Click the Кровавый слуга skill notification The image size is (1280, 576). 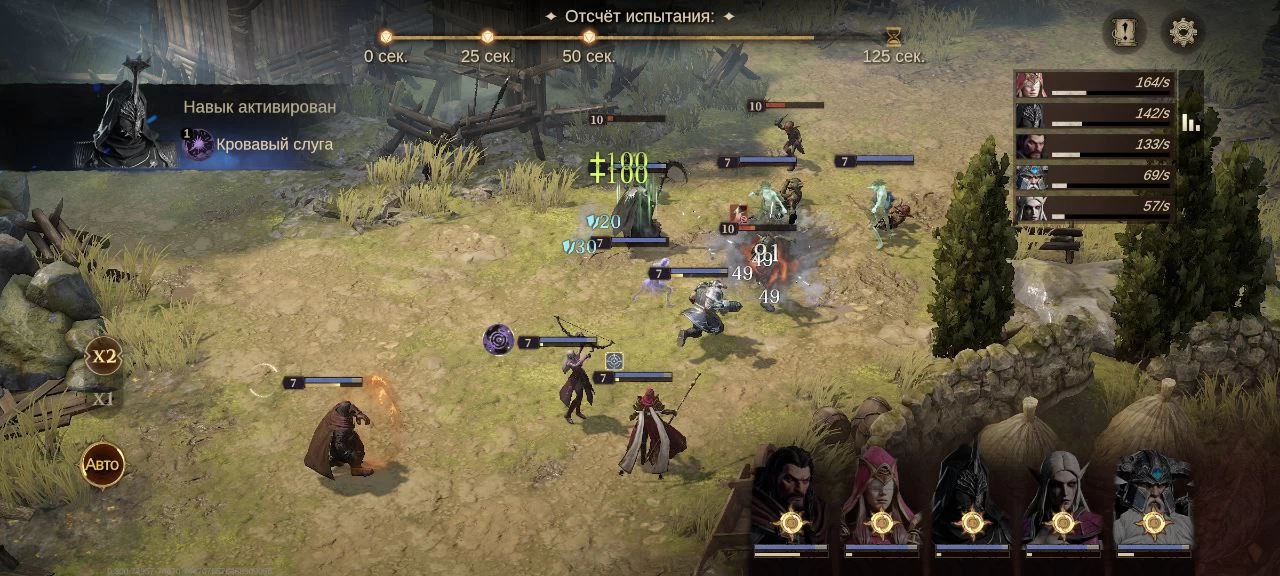(258, 144)
